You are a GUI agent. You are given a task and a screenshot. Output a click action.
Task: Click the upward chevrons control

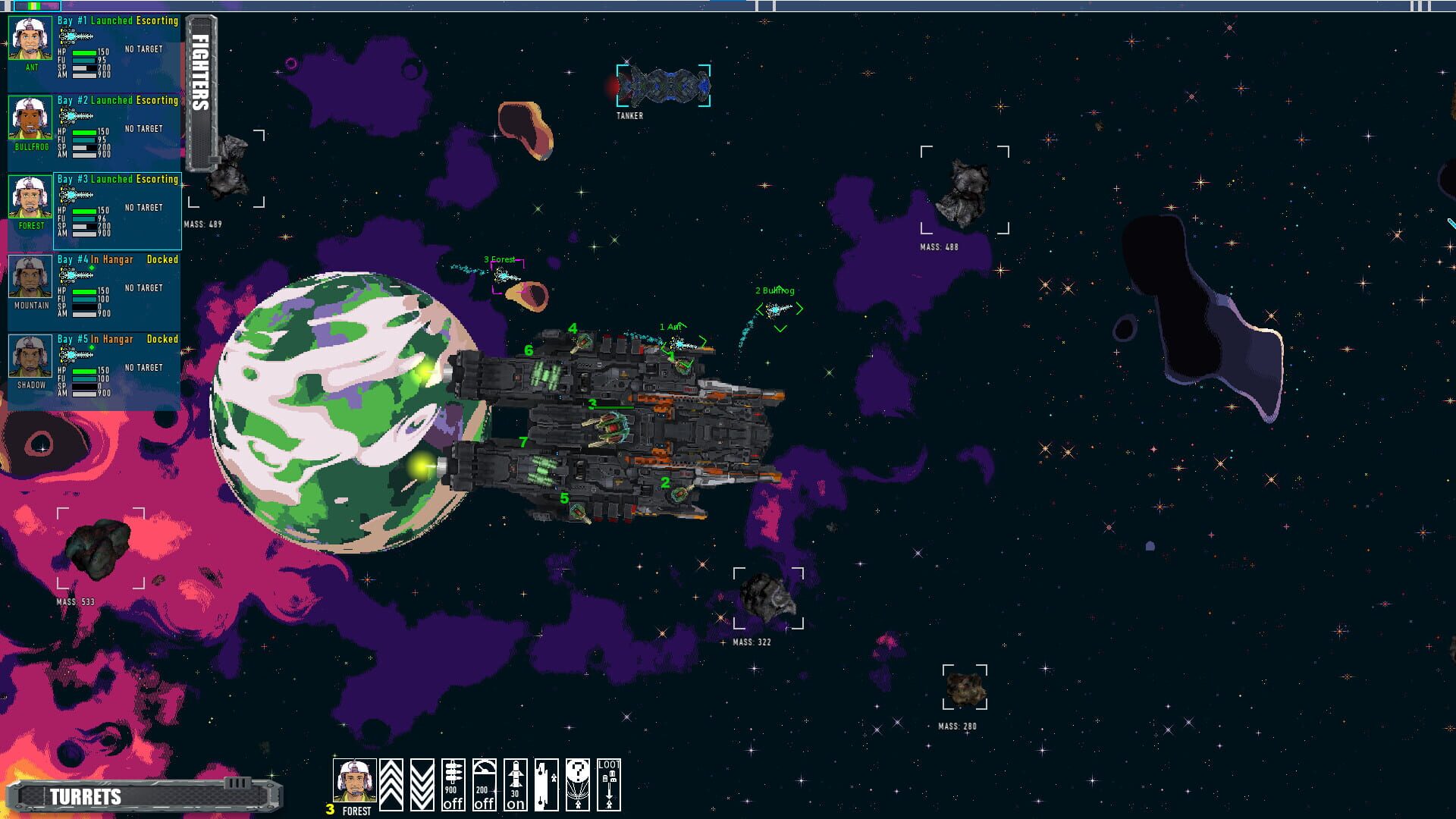coord(391,781)
